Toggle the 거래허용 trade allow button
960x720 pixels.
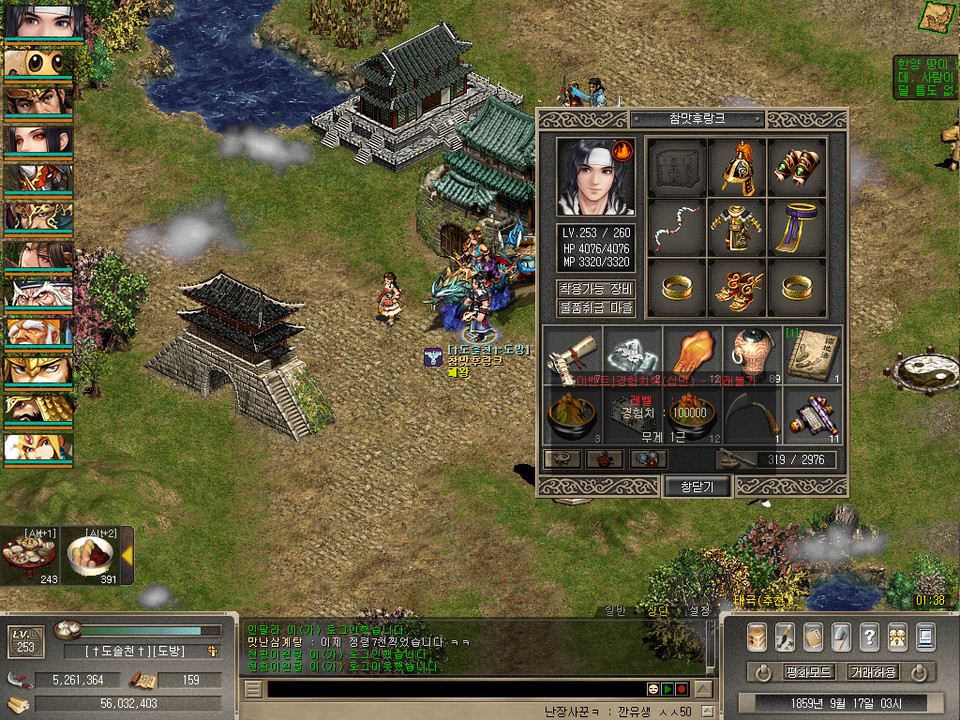pos(873,672)
